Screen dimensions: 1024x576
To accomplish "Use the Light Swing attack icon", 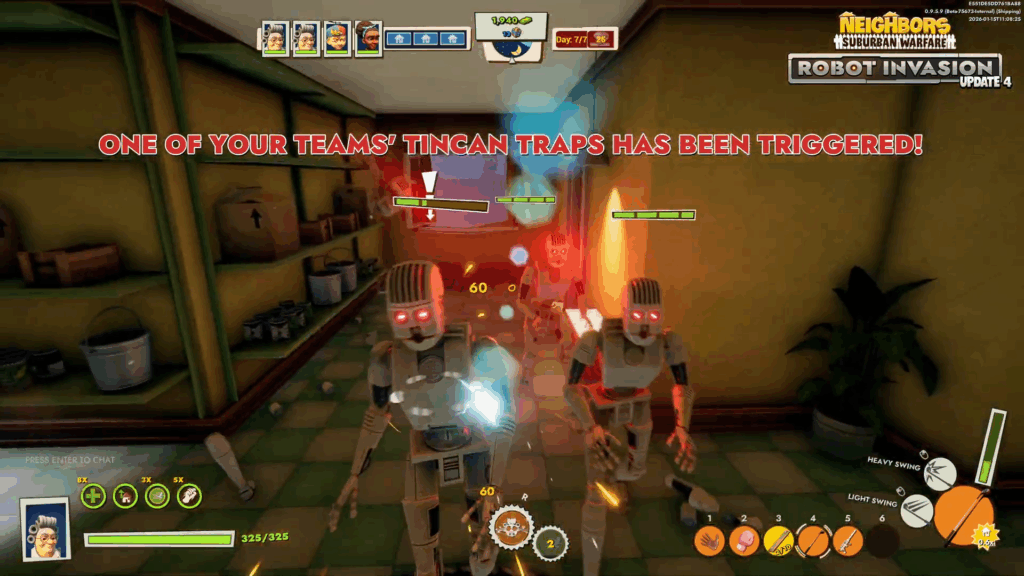I will coord(916,510).
